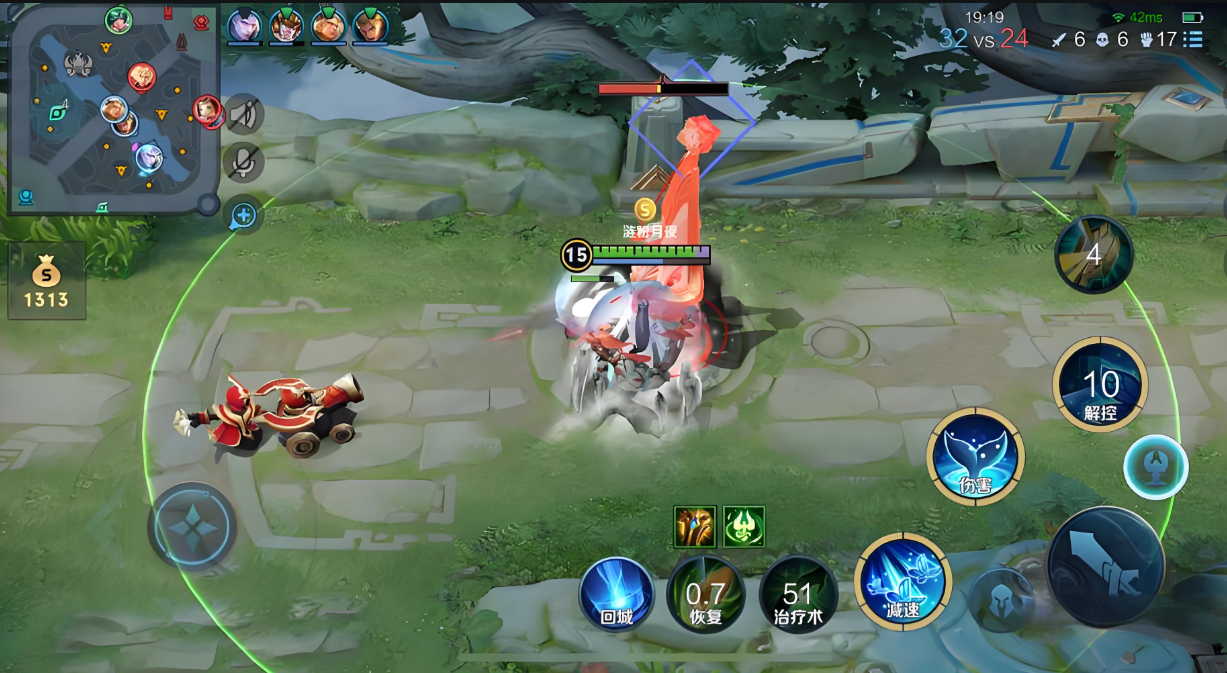The width and height of the screenshot is (1227, 673).
Task: Select the helmet minion-target attack button
Action: coord(1002,600)
